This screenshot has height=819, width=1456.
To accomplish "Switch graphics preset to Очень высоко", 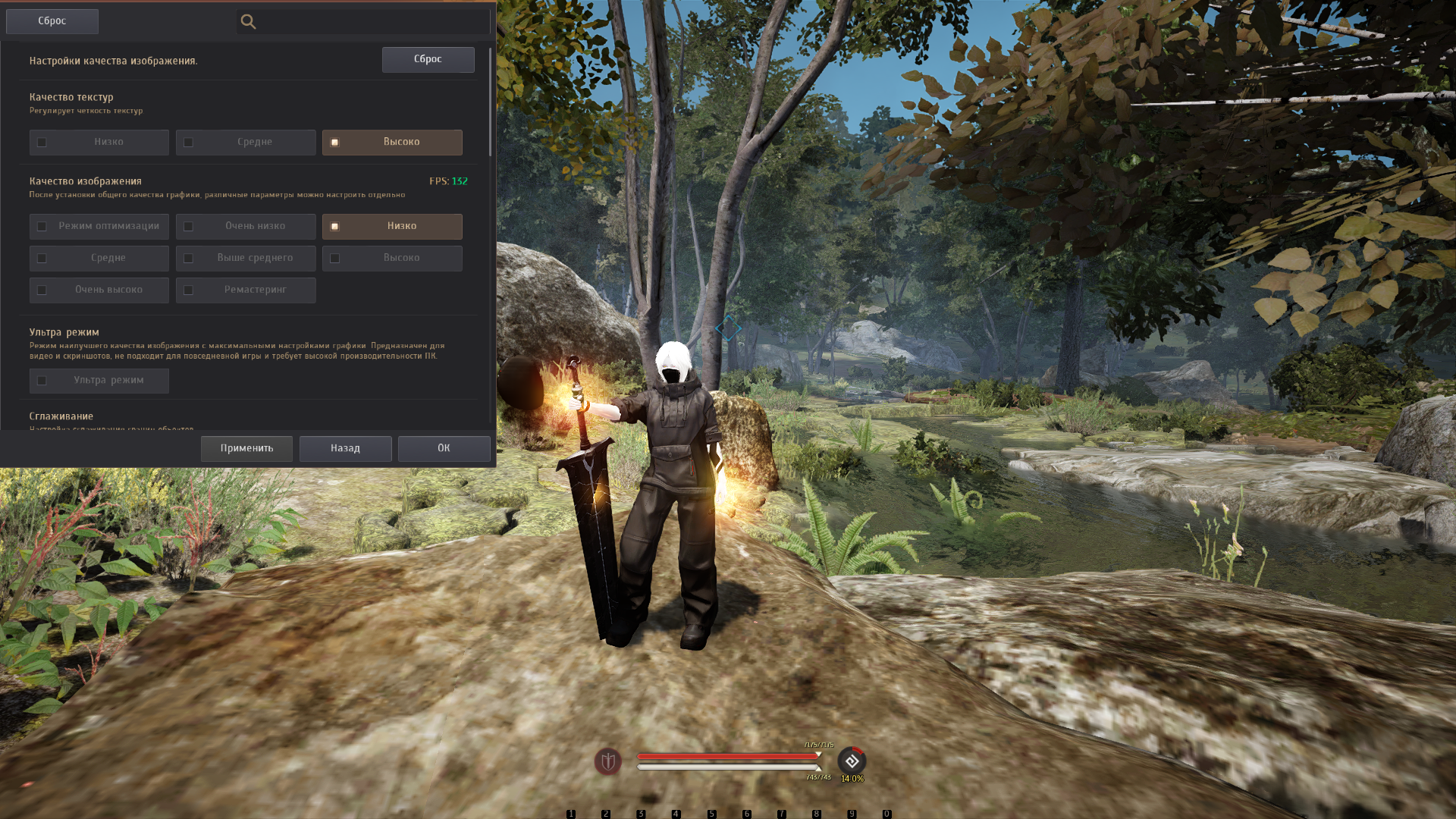I will [99, 290].
